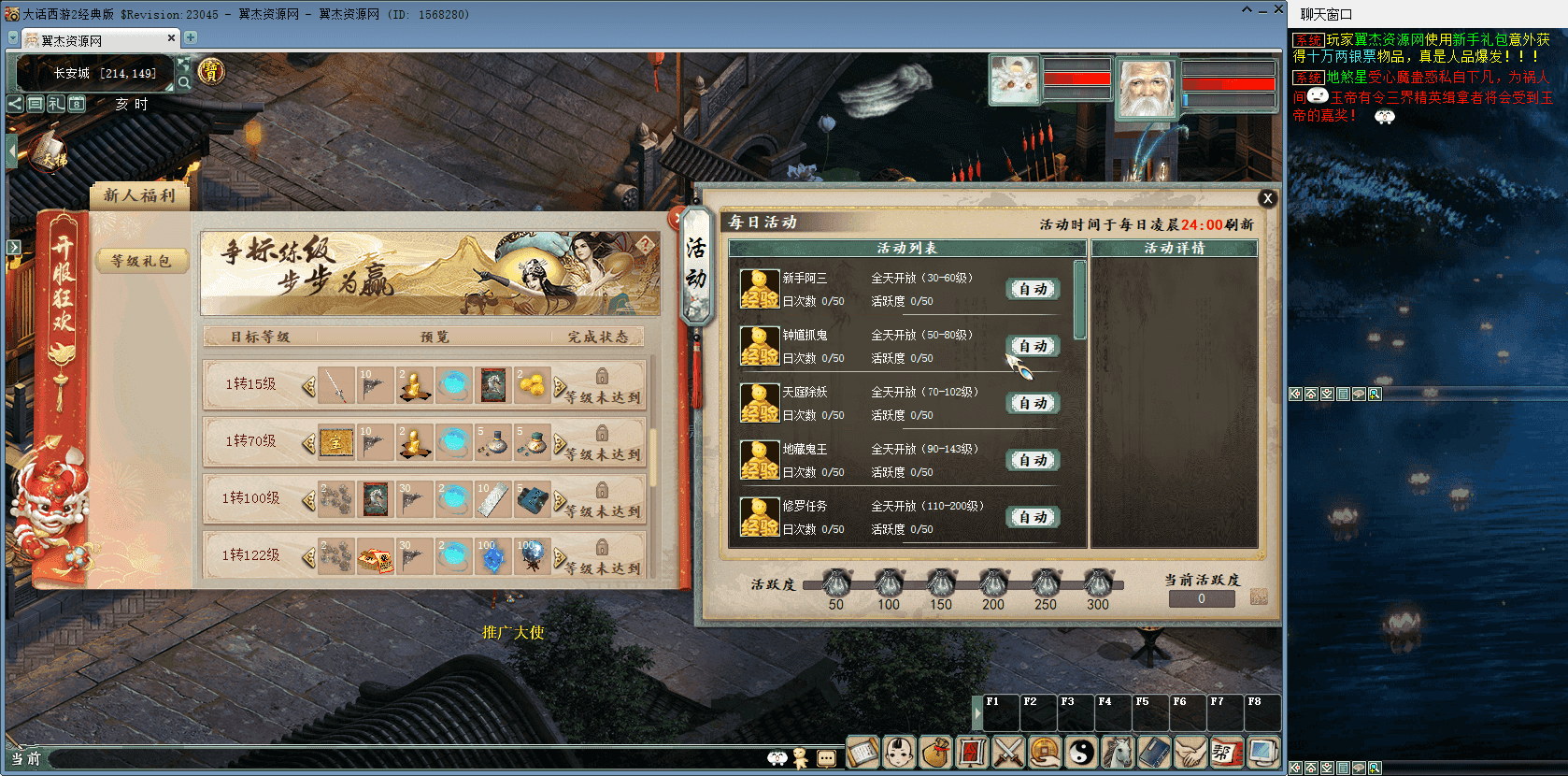Click the magnifier search icon by minimap
This screenshot has width=1568, height=776.
pos(184,82)
